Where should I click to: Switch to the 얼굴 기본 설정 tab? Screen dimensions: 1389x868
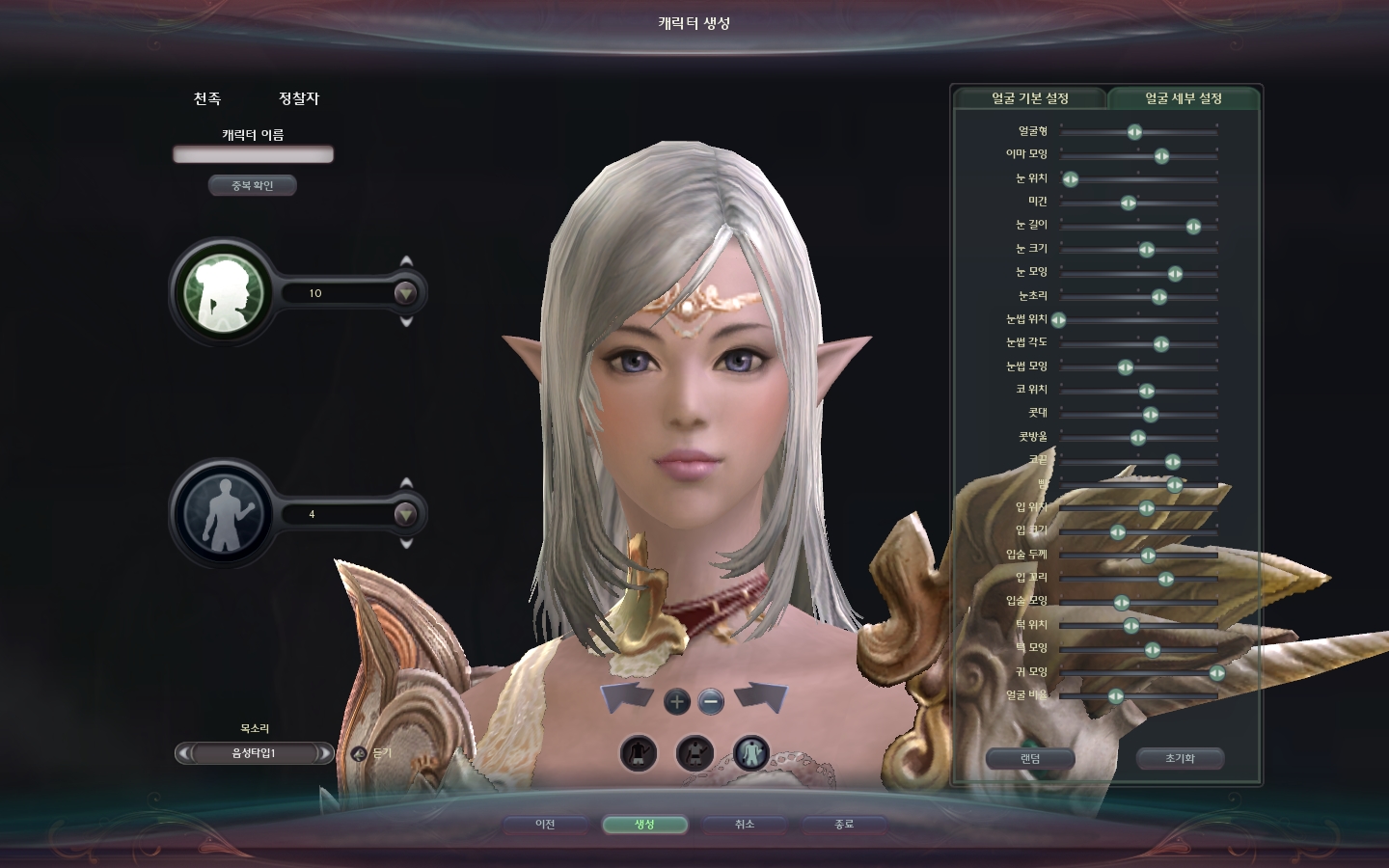click(x=1030, y=98)
